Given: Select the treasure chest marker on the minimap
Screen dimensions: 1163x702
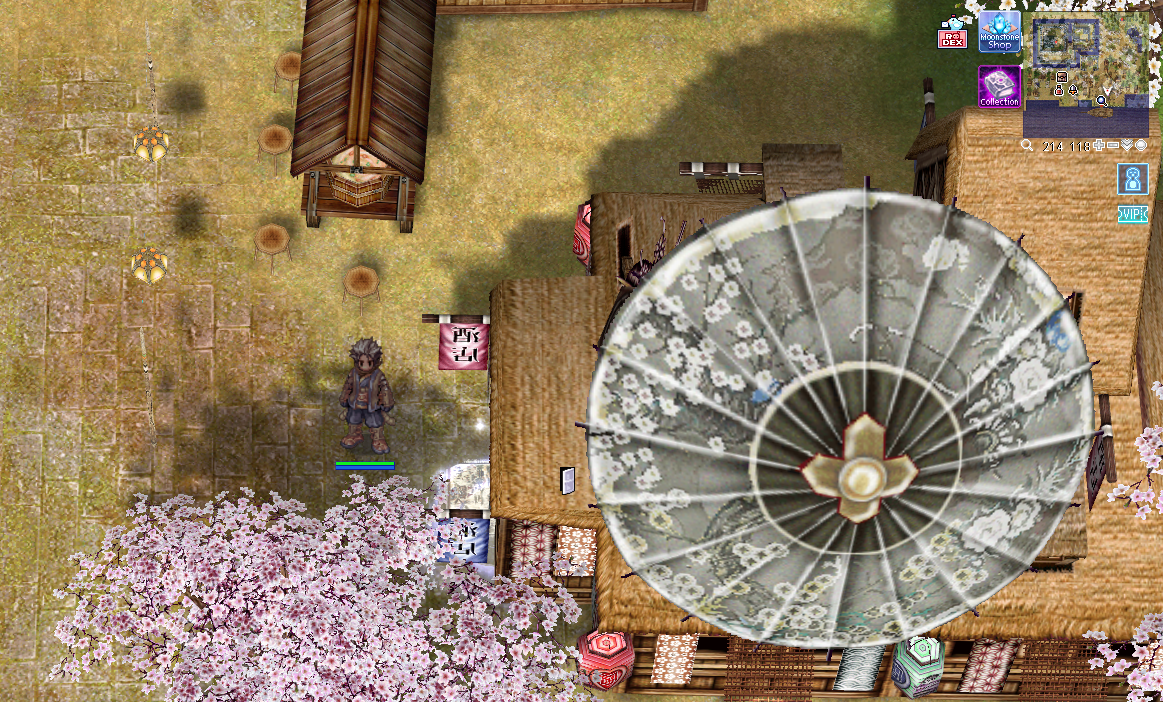Looking at the screenshot, I should coord(1061,77).
